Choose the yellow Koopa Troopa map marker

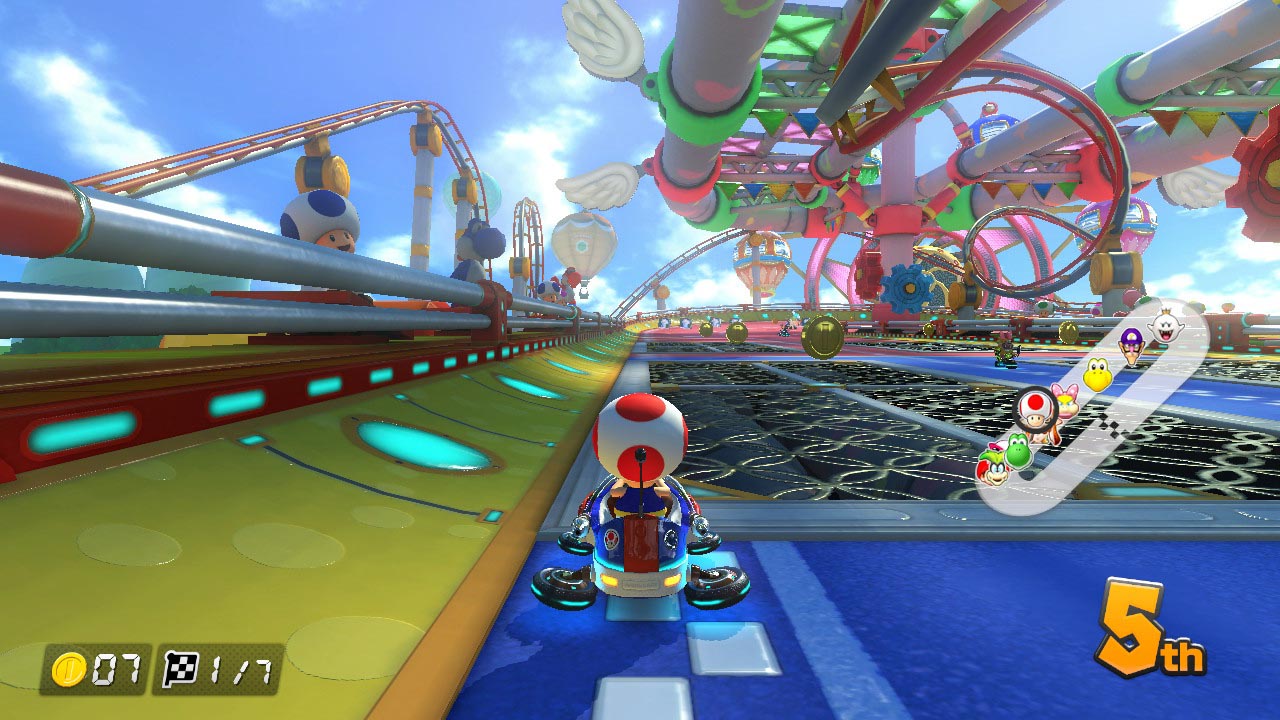click(1097, 375)
